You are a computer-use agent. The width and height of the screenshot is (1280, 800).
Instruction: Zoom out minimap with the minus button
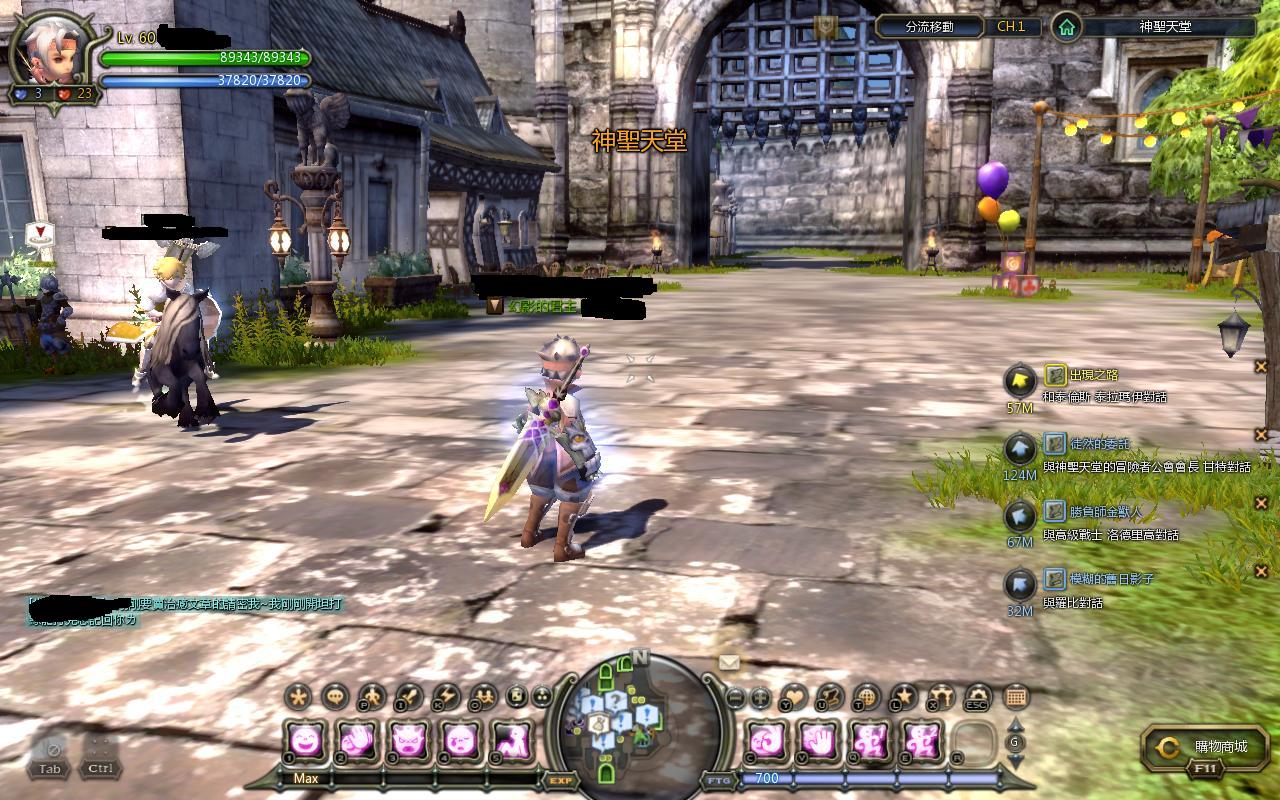(x=735, y=697)
